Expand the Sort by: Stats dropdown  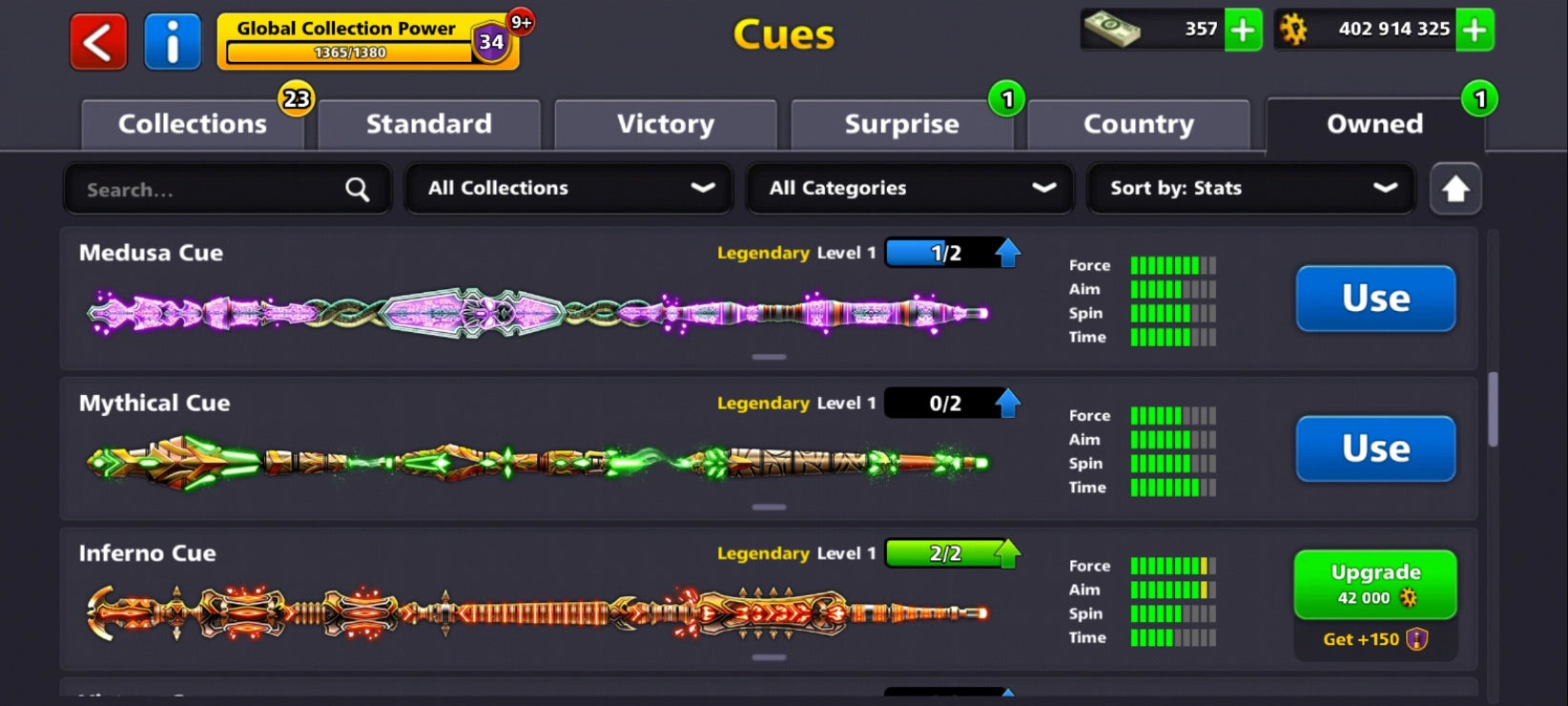click(1250, 188)
